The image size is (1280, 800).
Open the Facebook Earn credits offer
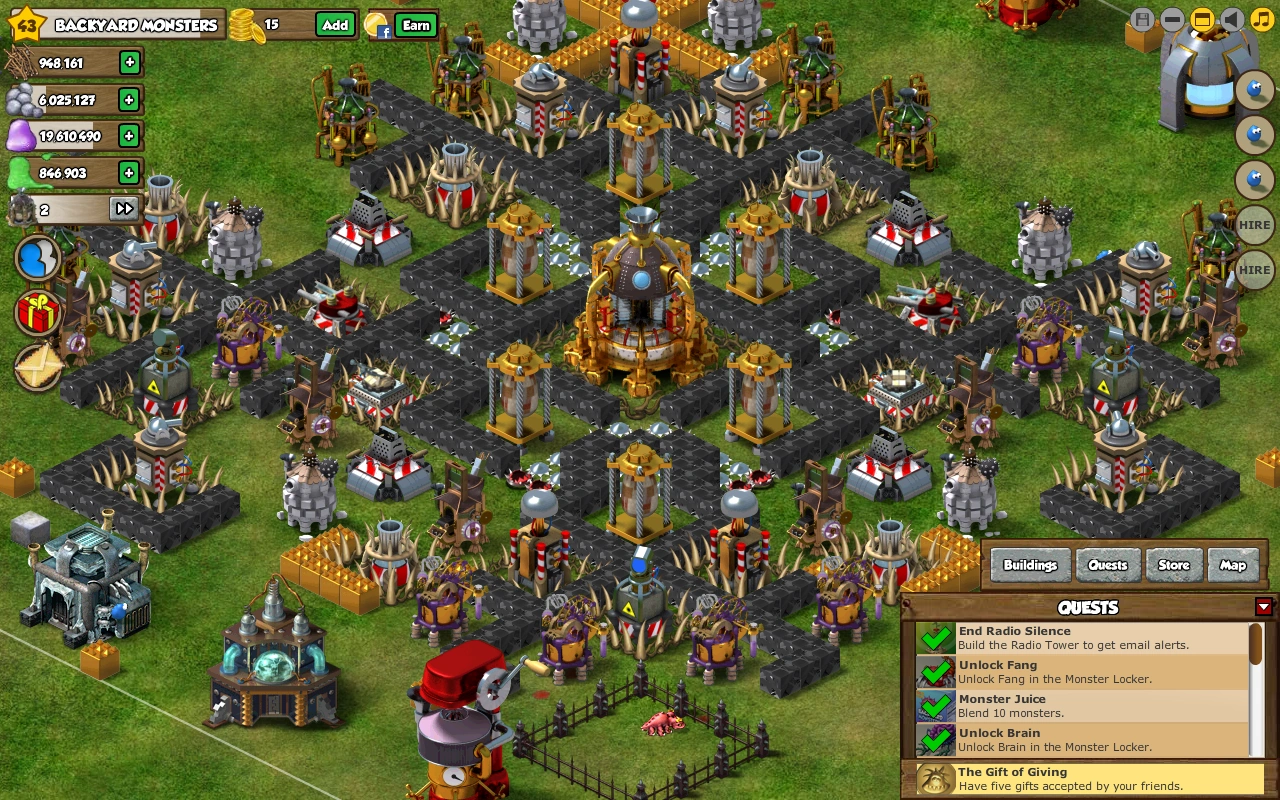[416, 25]
